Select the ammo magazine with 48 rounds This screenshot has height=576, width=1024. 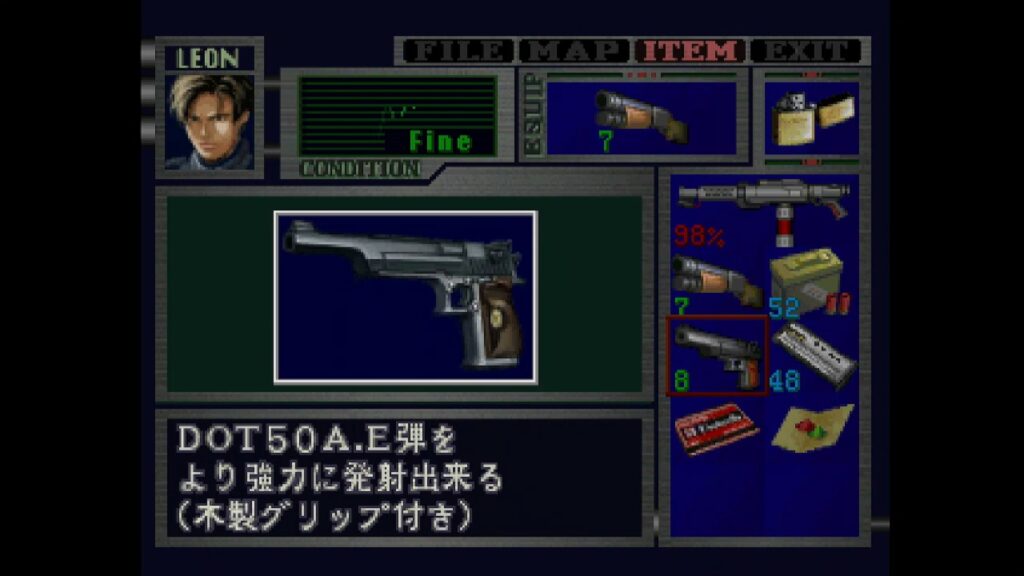point(813,355)
